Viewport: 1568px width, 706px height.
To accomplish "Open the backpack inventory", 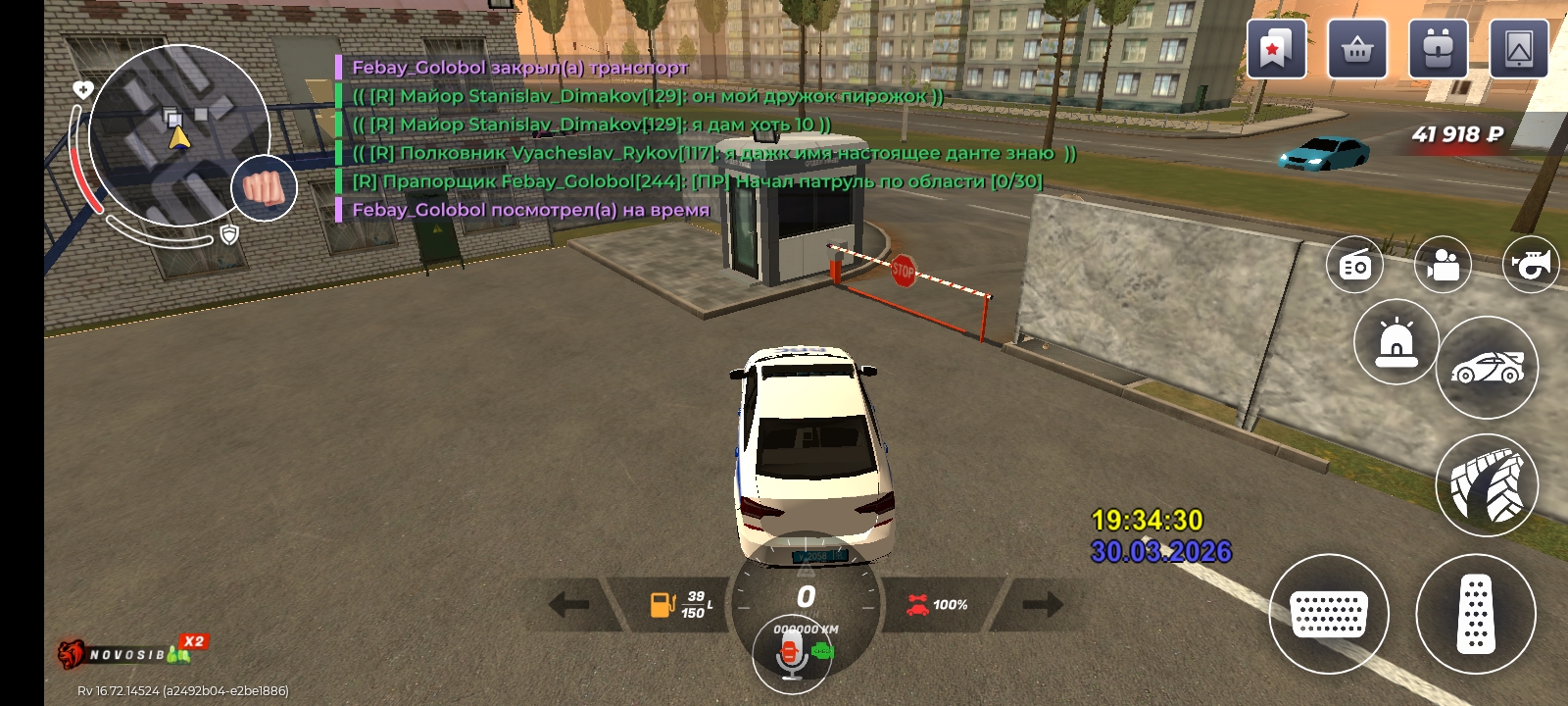I will 1438,48.
